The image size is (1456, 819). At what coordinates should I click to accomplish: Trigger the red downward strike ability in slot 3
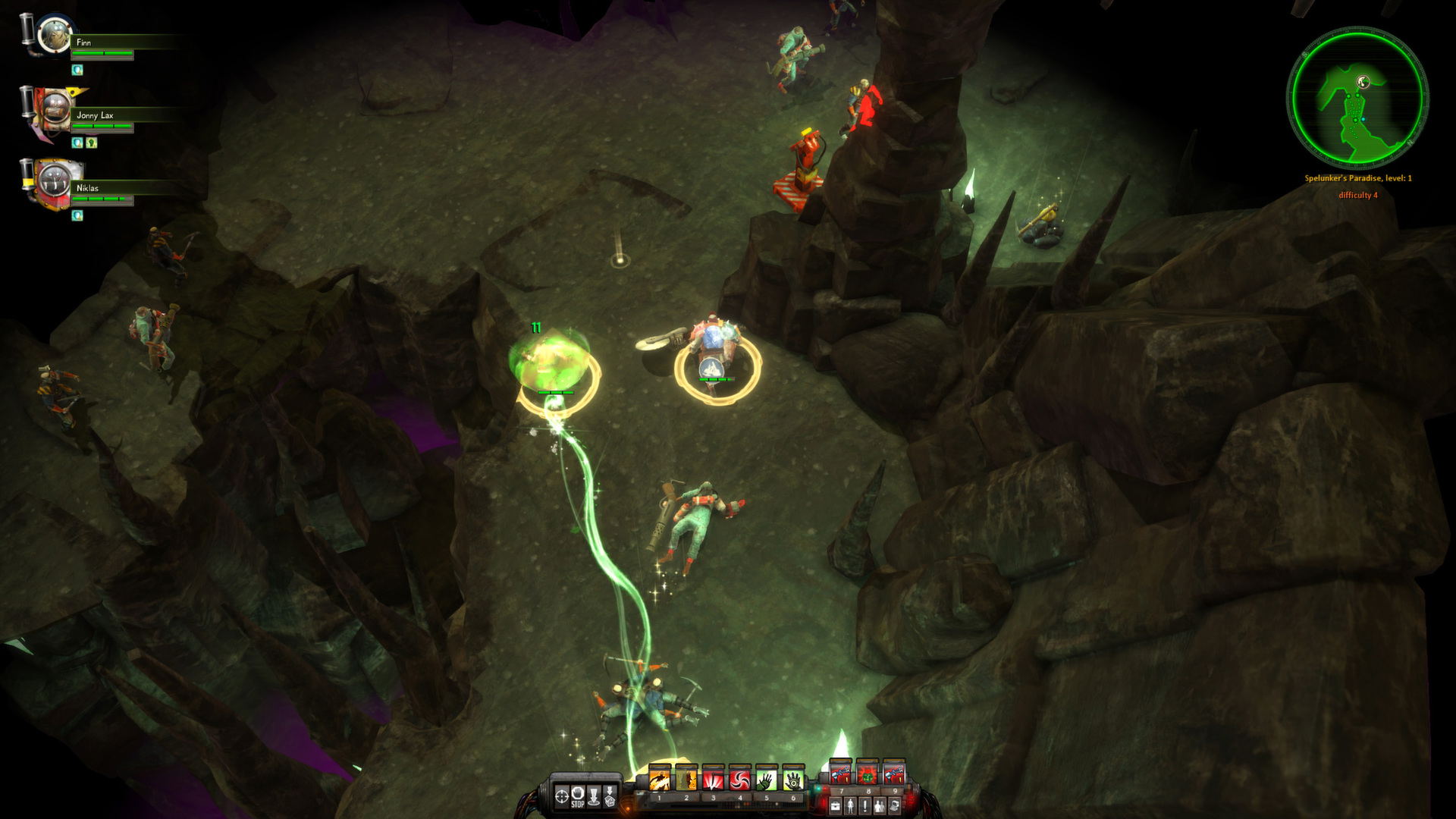[713, 781]
